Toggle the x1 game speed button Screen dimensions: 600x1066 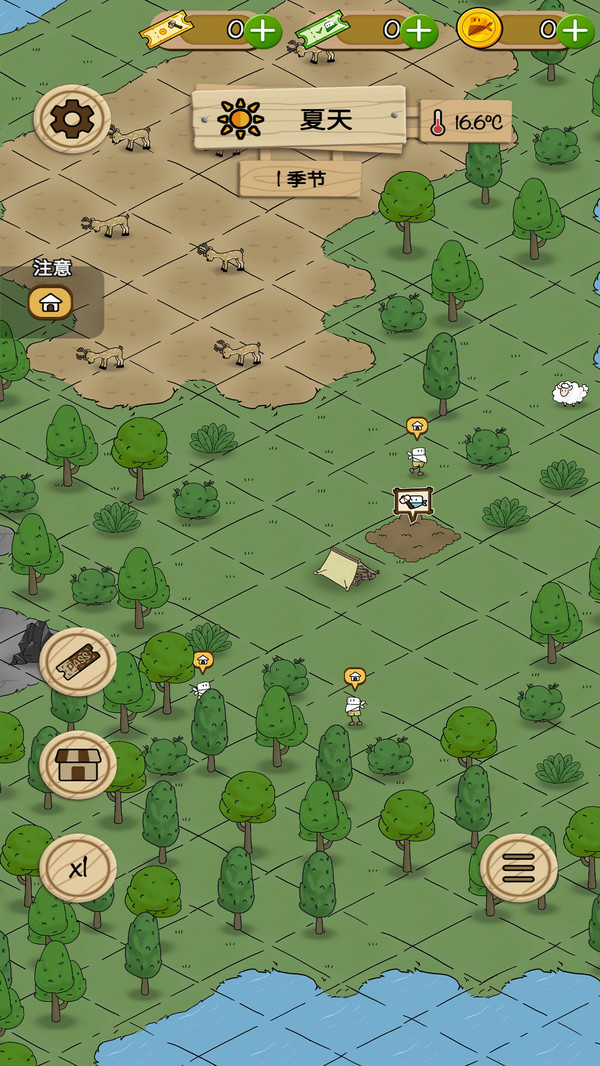click(x=78, y=868)
